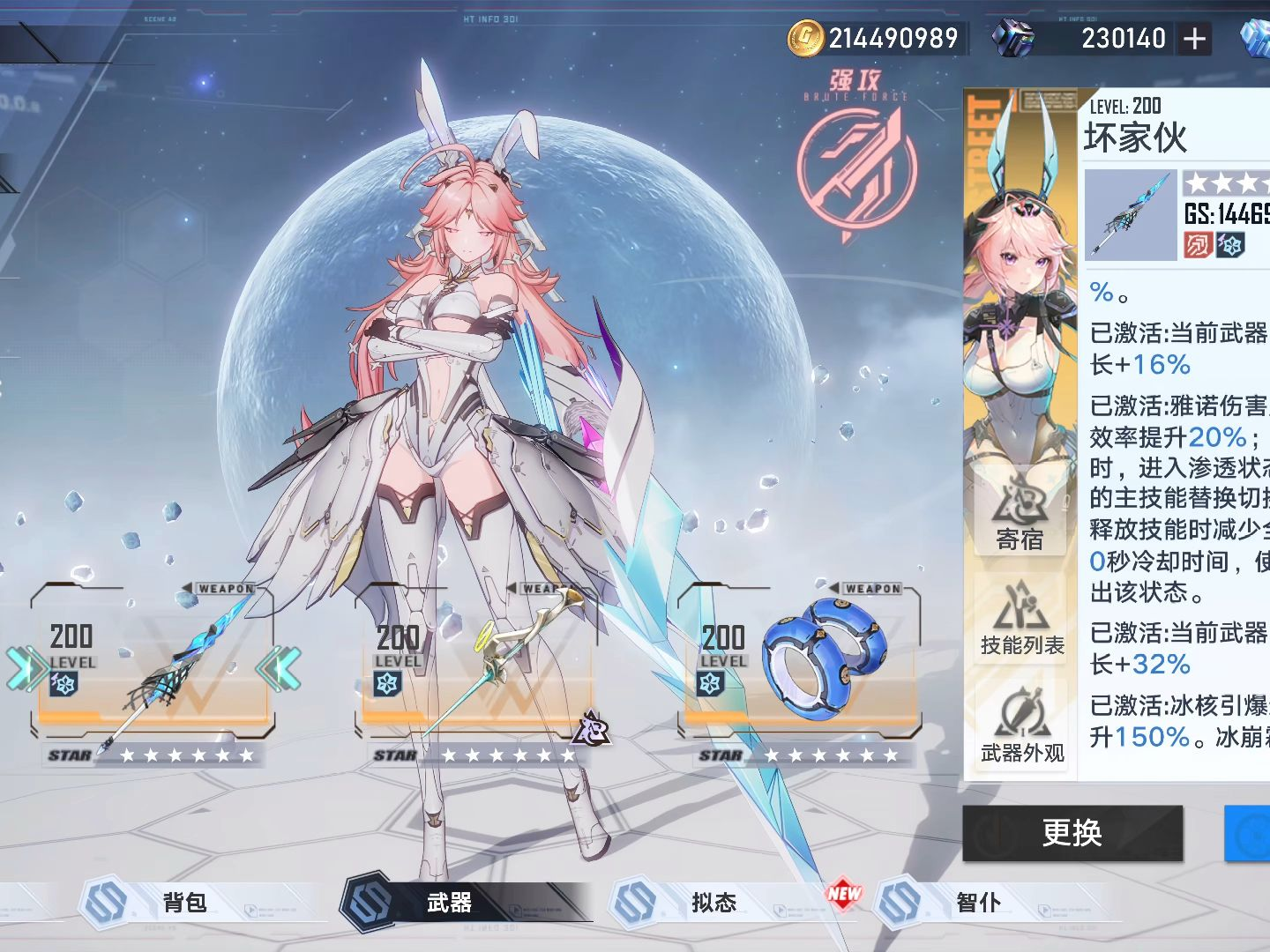Screen dimensions: 1270x952
Task: Tap the gold coin currency icon
Action: point(804,38)
